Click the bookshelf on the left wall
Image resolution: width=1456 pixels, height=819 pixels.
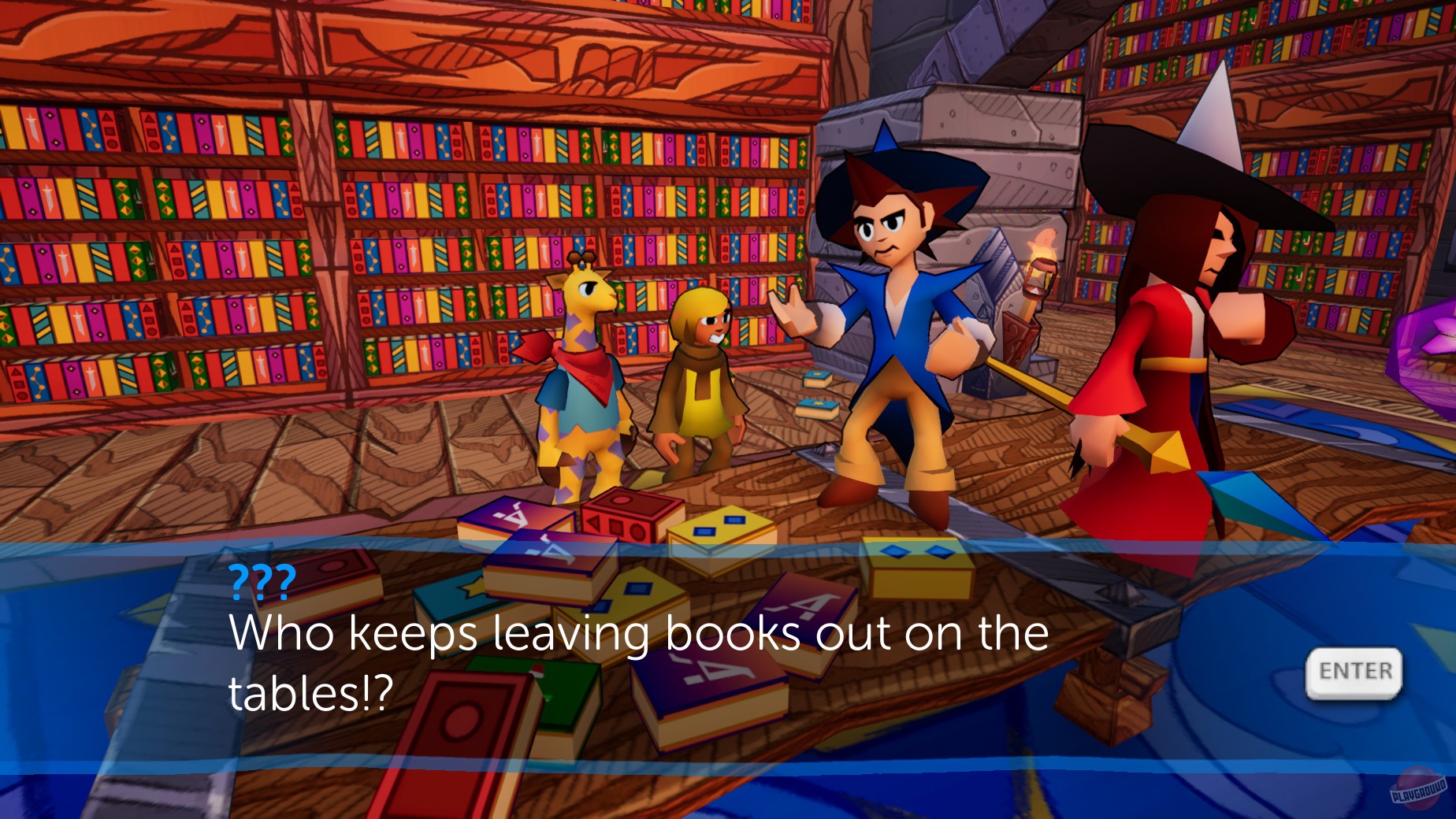click(236, 236)
